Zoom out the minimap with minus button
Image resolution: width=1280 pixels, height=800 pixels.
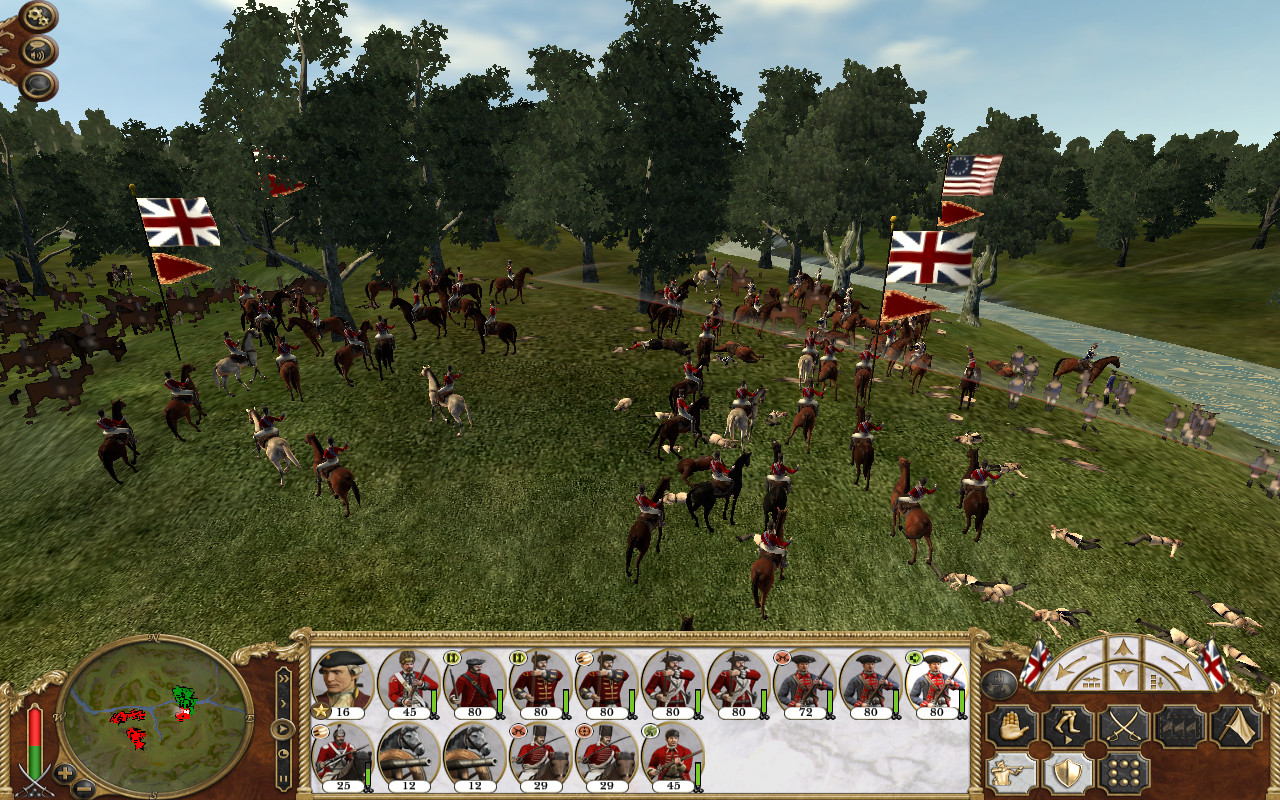click(x=84, y=787)
